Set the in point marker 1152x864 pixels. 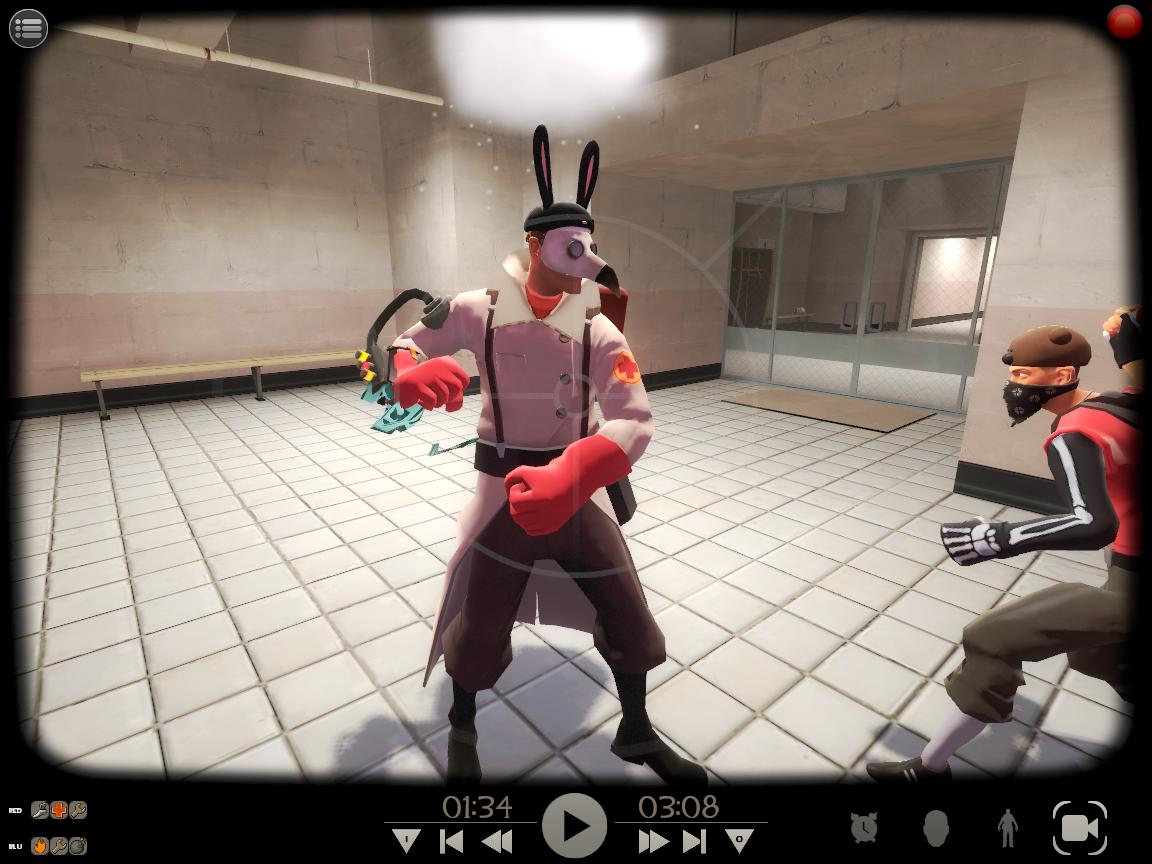tap(406, 840)
